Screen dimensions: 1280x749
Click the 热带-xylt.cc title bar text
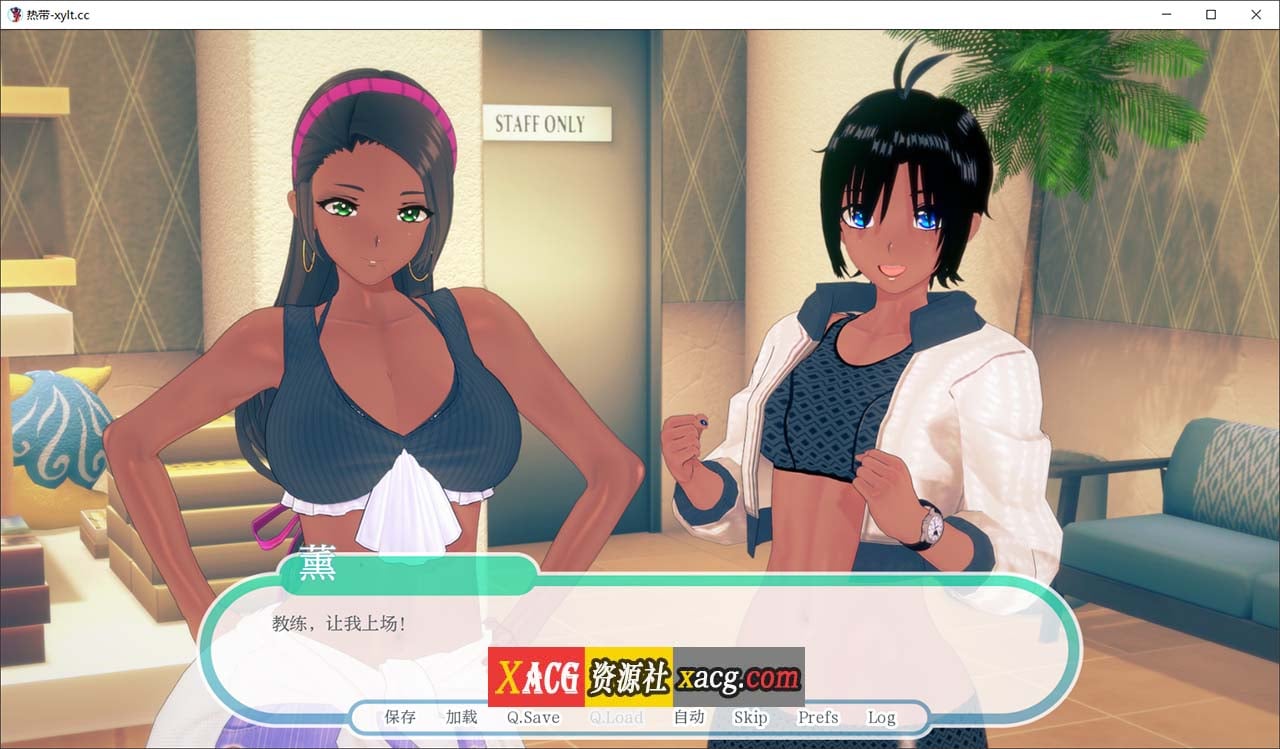coord(57,15)
